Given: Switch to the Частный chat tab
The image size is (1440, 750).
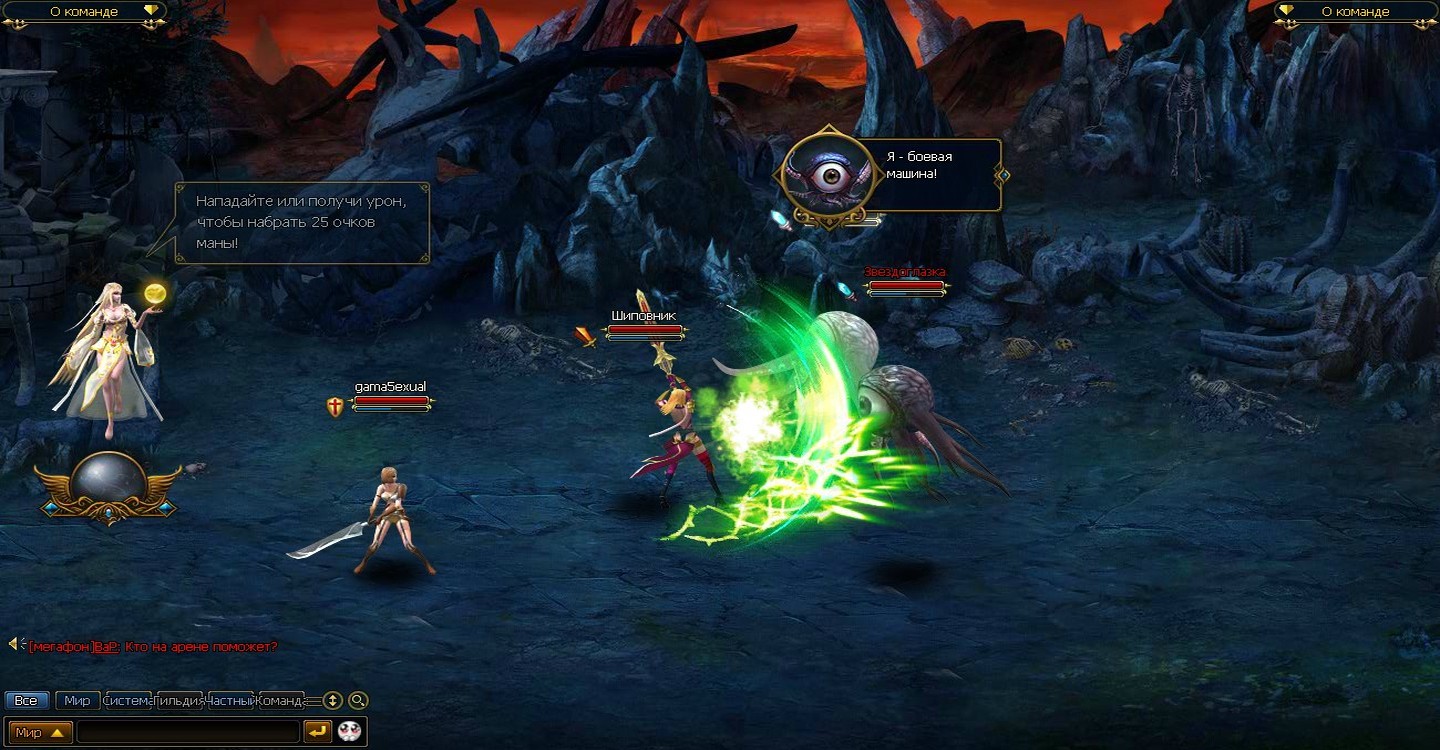Looking at the screenshot, I should tap(231, 701).
